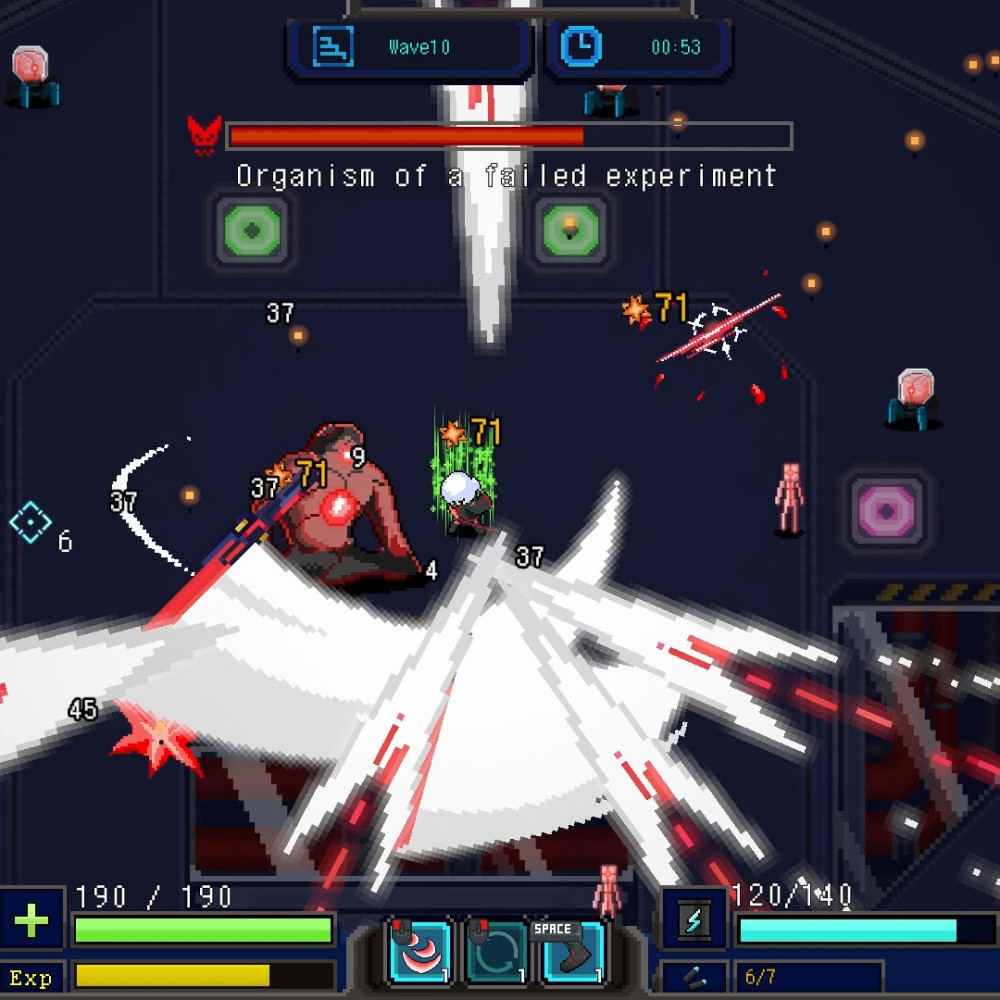Click the Wave10 stairs icon
1000x1000 pixels.
coord(332,47)
